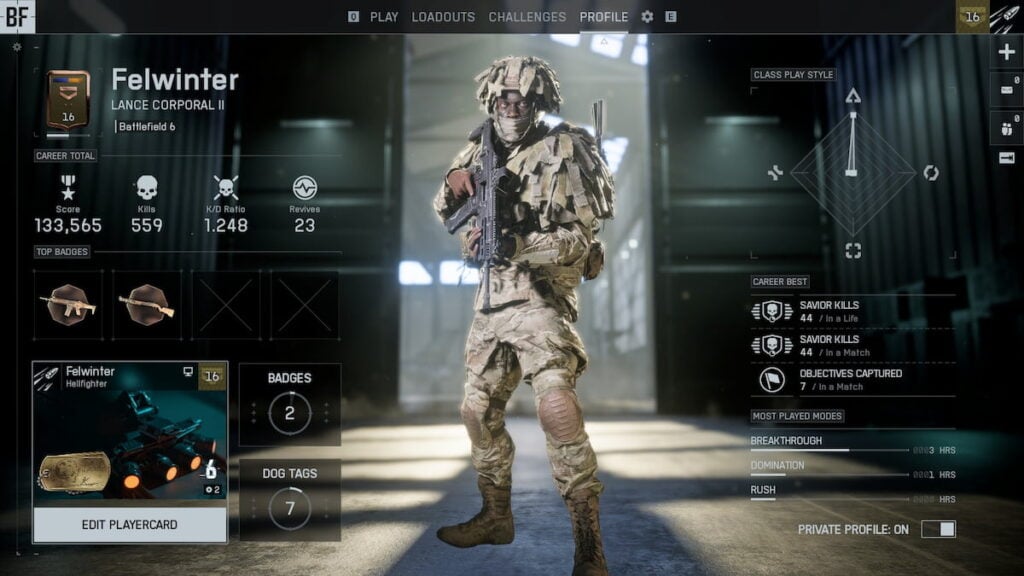The image size is (1024, 576).
Task: Select the Profile tab
Action: point(604,17)
